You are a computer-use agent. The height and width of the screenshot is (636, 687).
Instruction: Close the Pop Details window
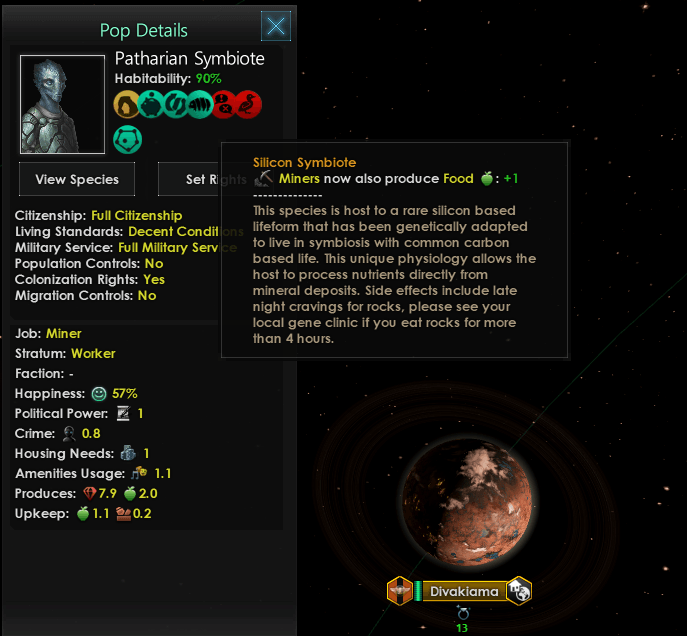(x=276, y=27)
